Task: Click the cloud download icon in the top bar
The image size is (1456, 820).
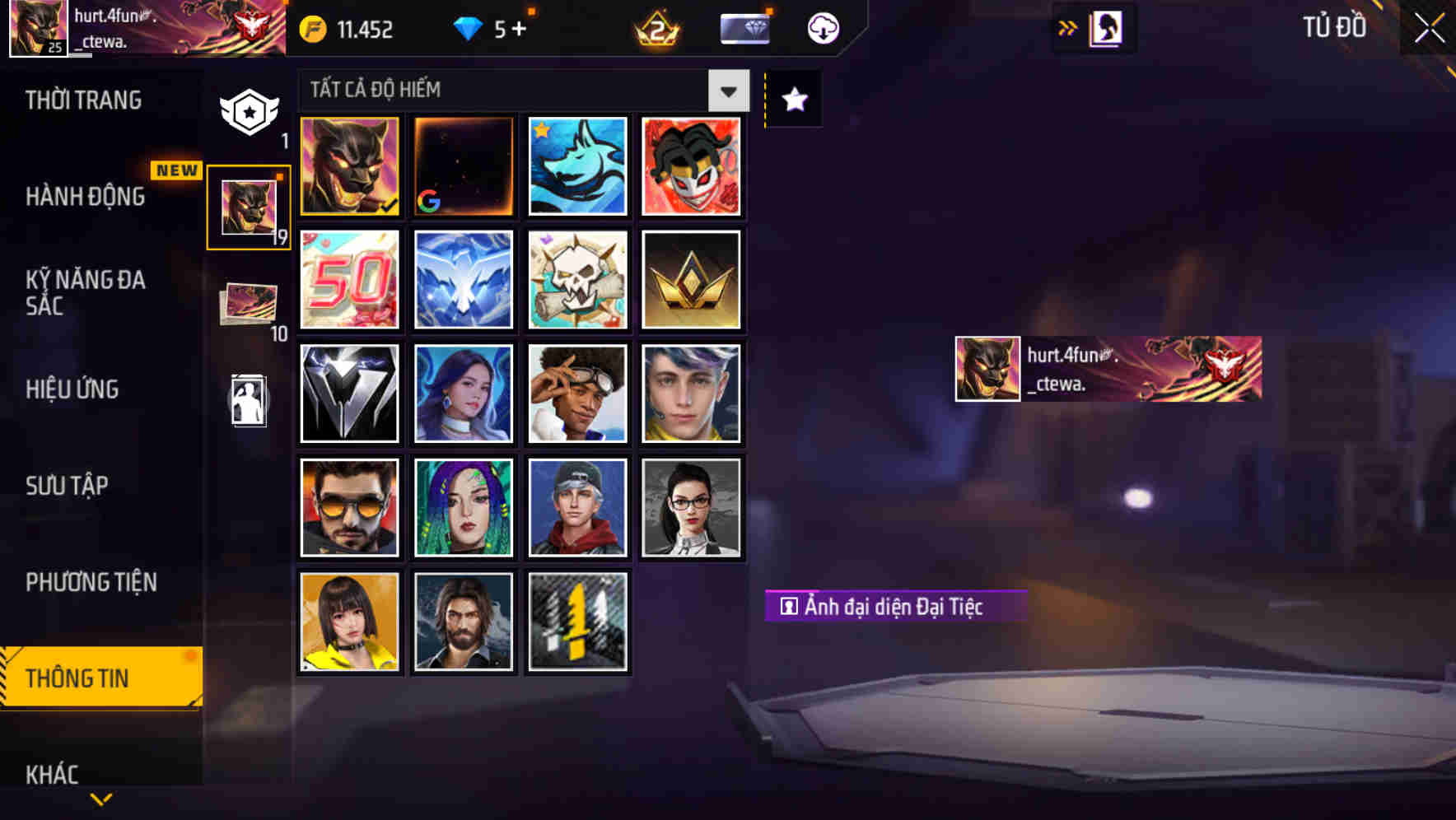Action: coord(820,27)
